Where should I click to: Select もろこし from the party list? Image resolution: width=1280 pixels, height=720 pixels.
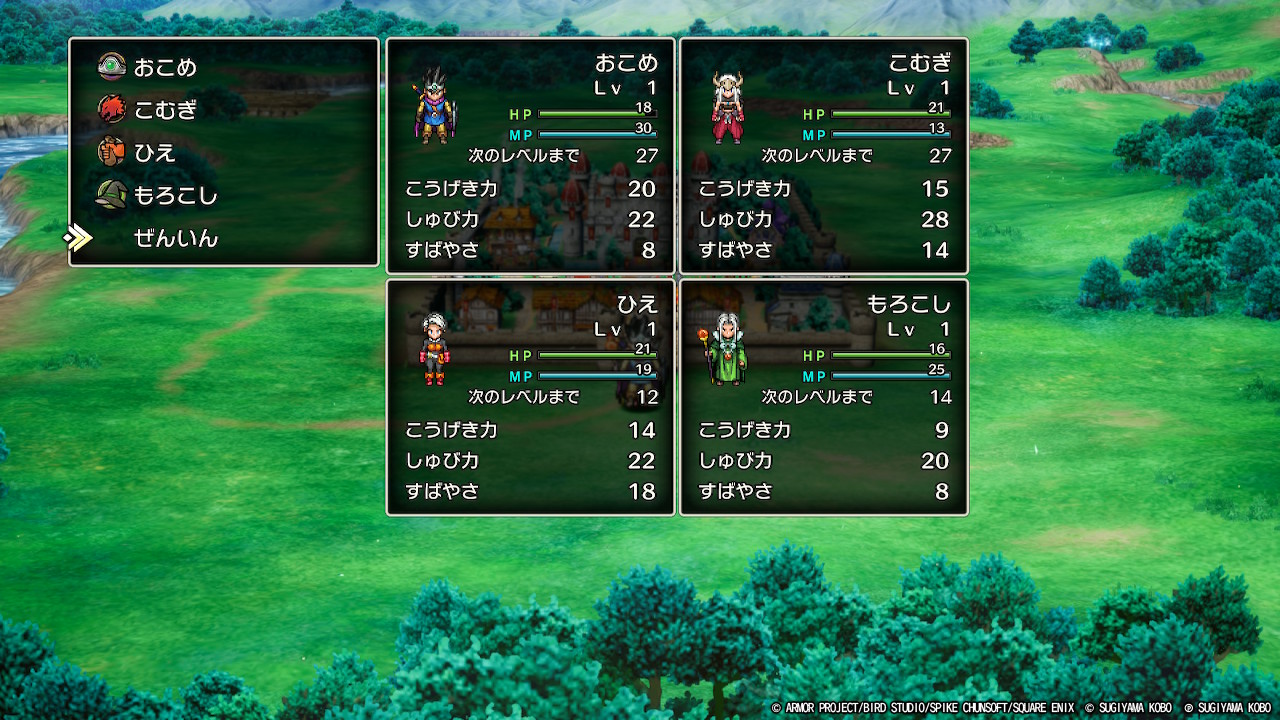click(x=175, y=196)
